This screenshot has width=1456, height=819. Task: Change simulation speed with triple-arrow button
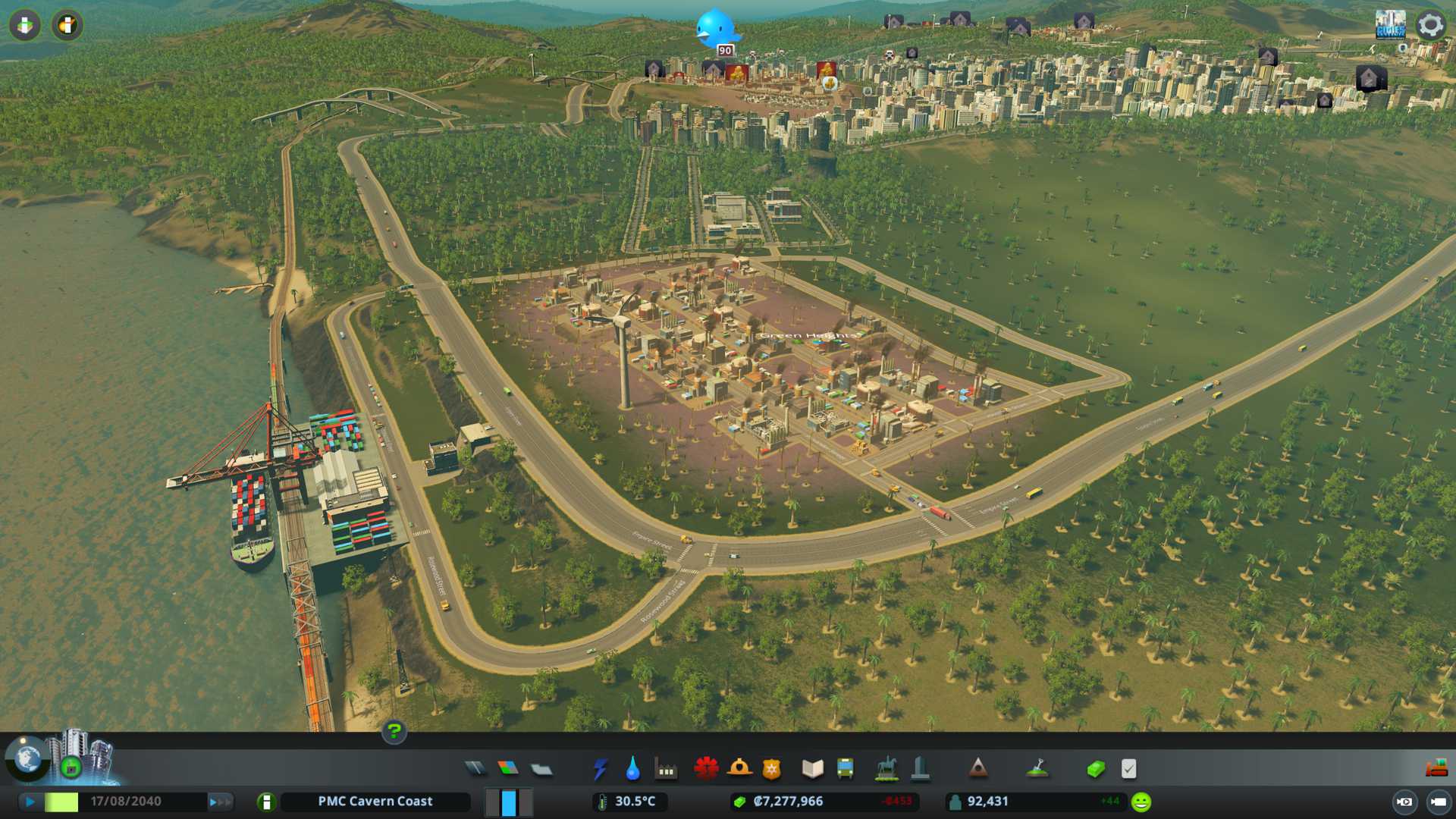[x=220, y=802]
